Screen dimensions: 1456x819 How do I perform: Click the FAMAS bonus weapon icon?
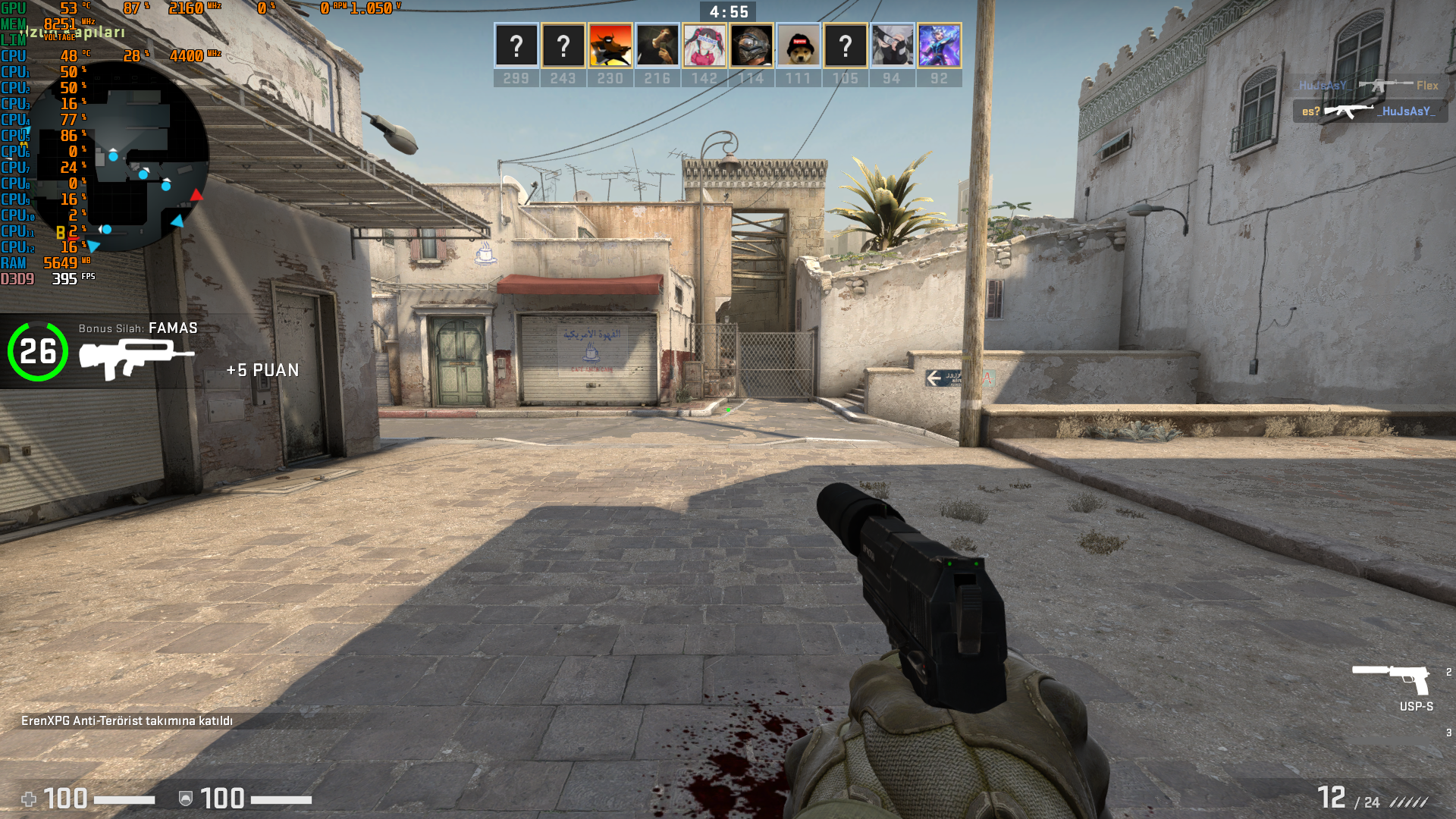[136, 358]
